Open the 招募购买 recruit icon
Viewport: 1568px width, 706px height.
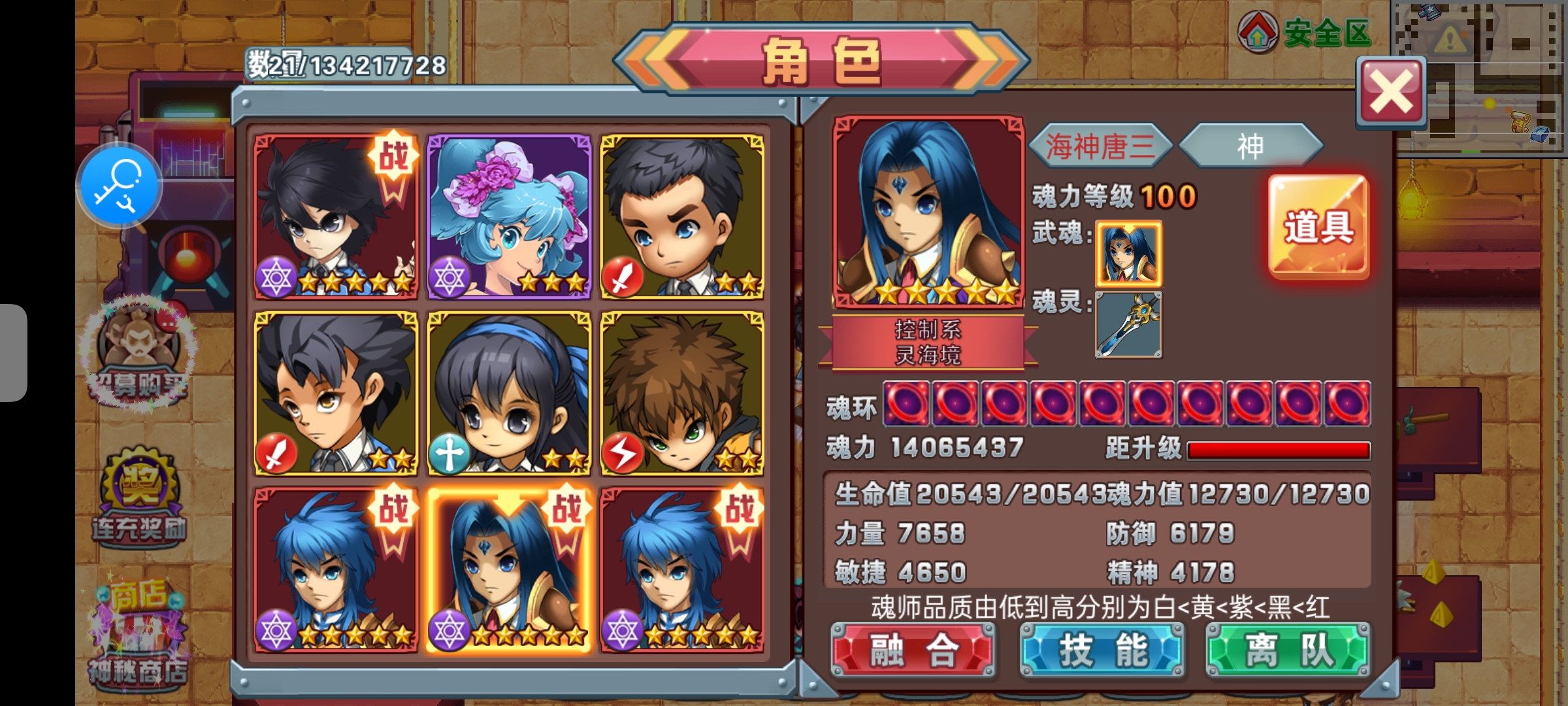138,353
